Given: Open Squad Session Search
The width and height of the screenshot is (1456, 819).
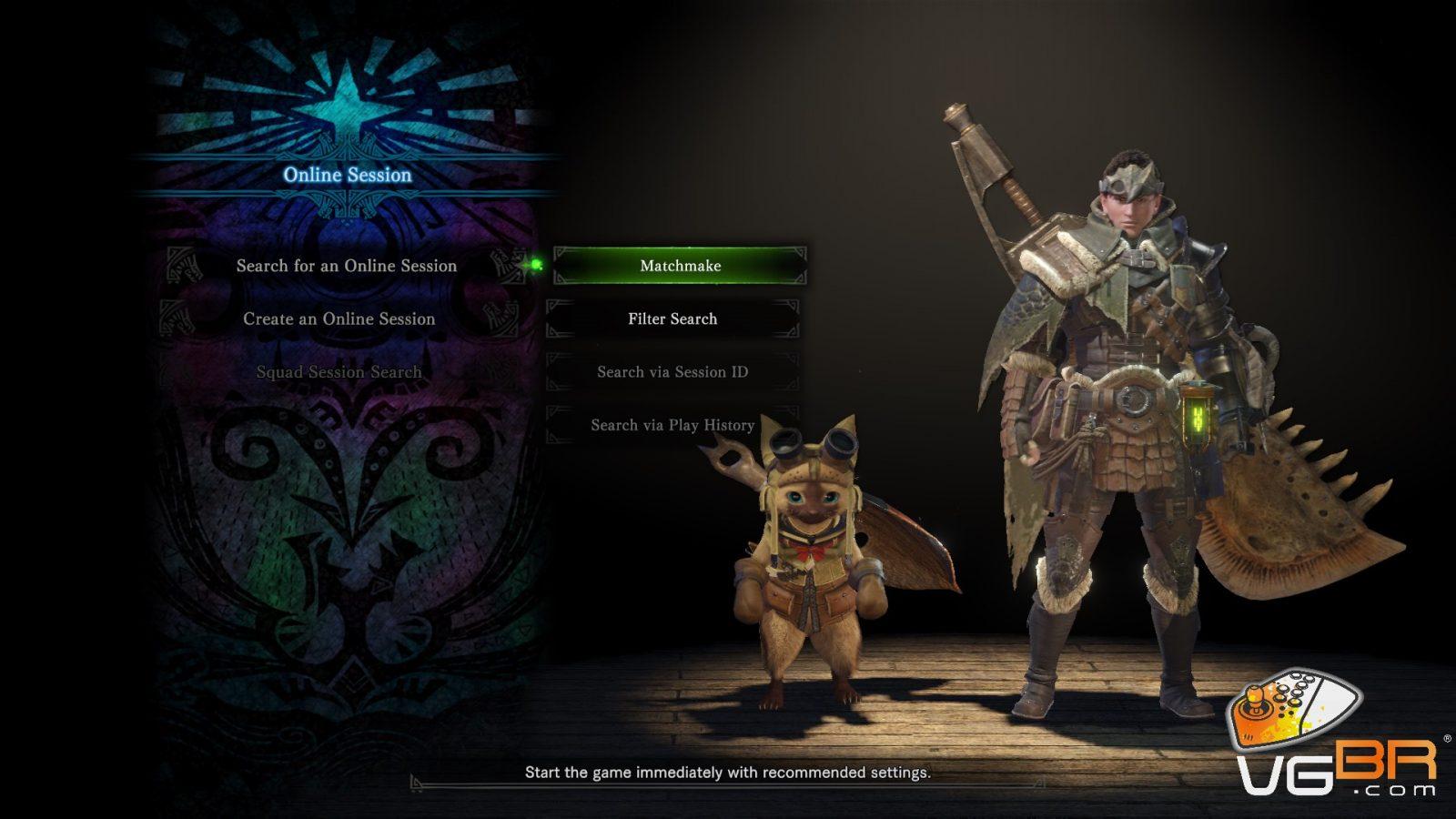Looking at the screenshot, I should point(339,372).
